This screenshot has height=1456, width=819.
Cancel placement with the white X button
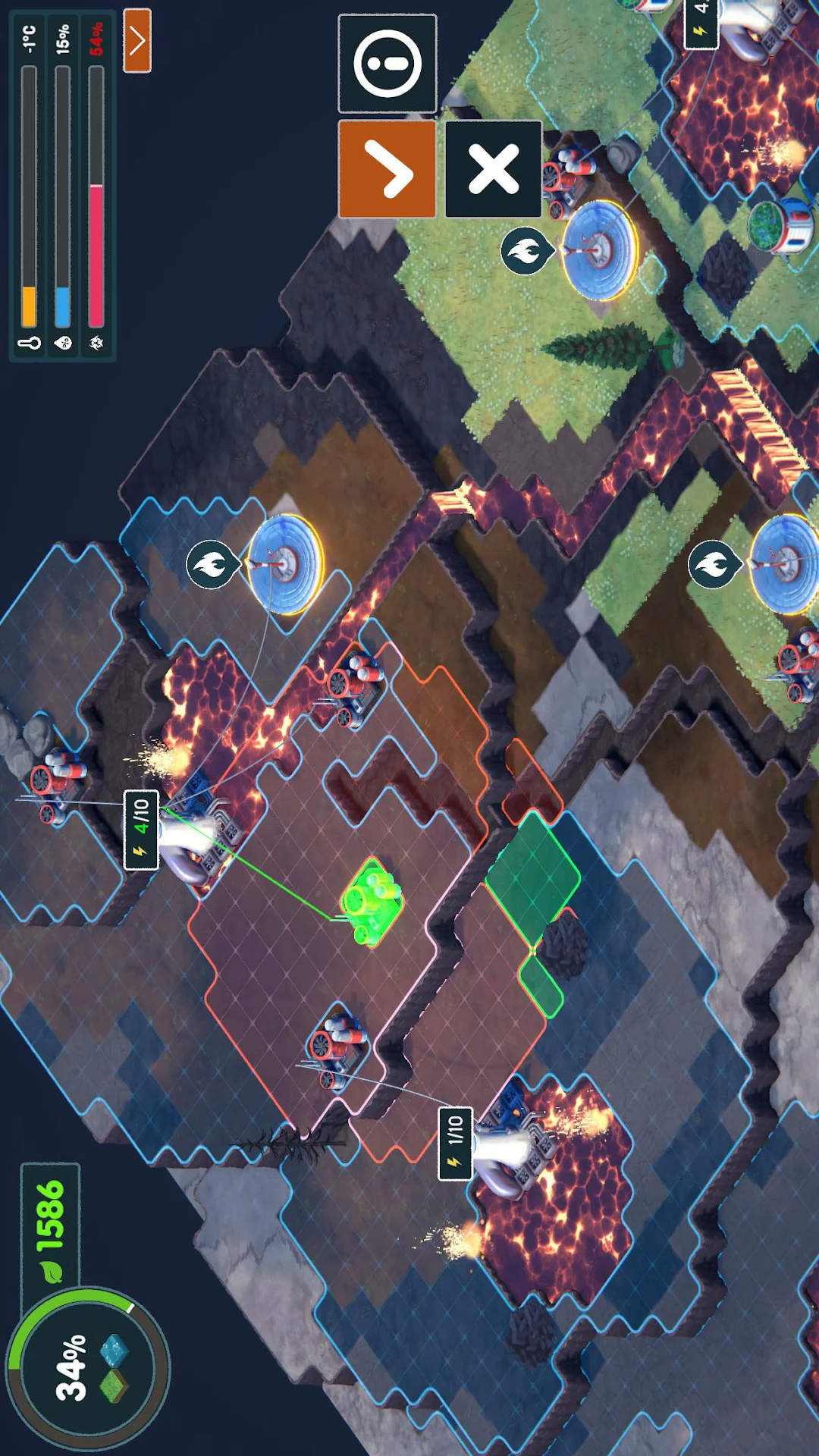pos(493,169)
